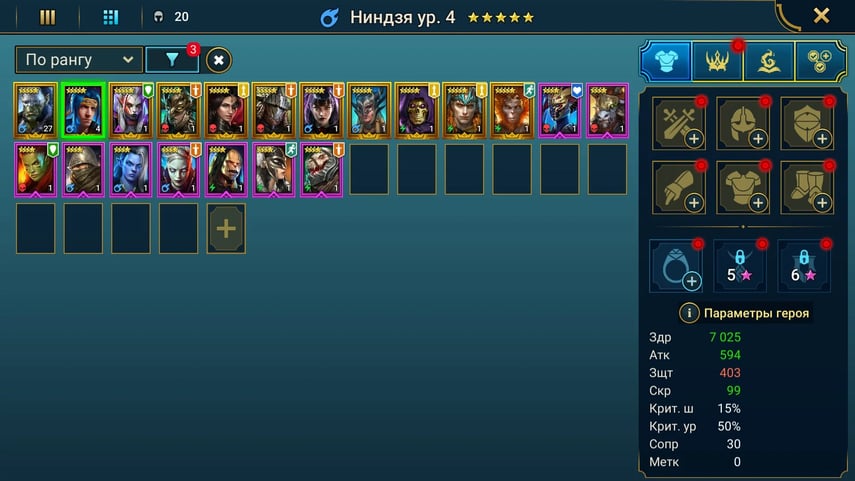This screenshot has width=855, height=481.
Task: Open the 'По рангу' sort dropdown
Action: (79, 60)
